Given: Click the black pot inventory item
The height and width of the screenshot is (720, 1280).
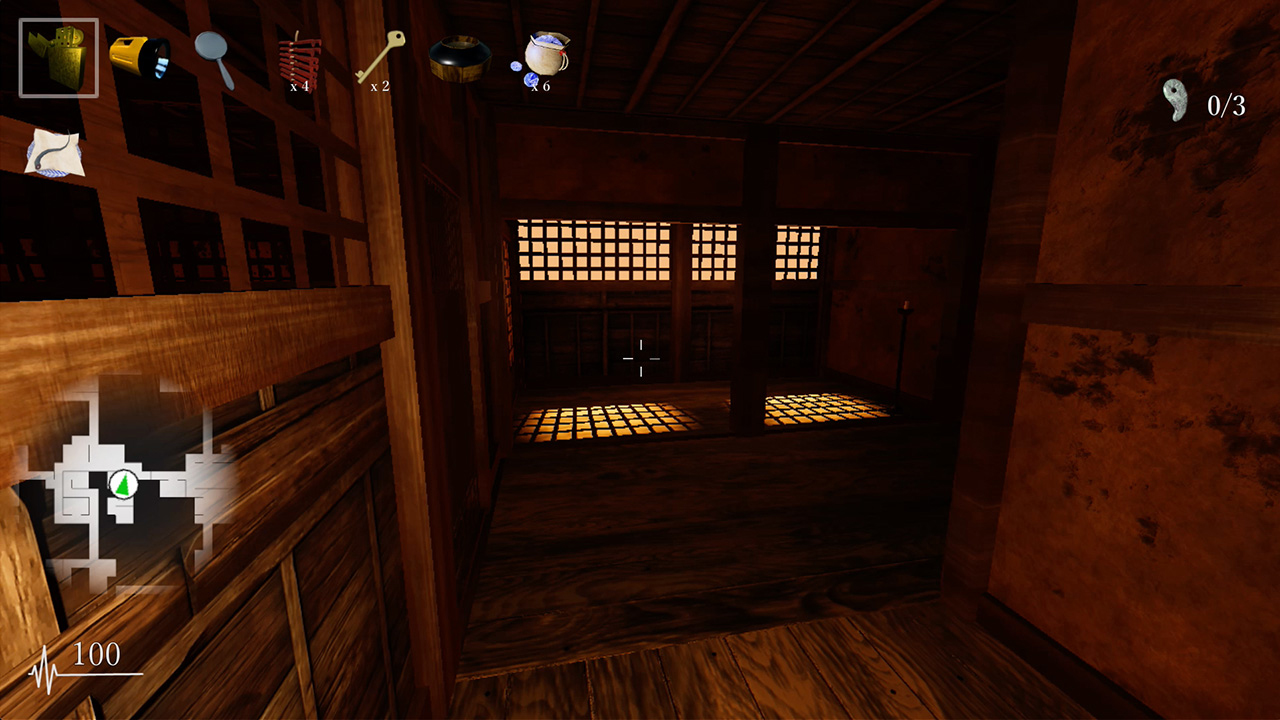Looking at the screenshot, I should [x=458, y=60].
